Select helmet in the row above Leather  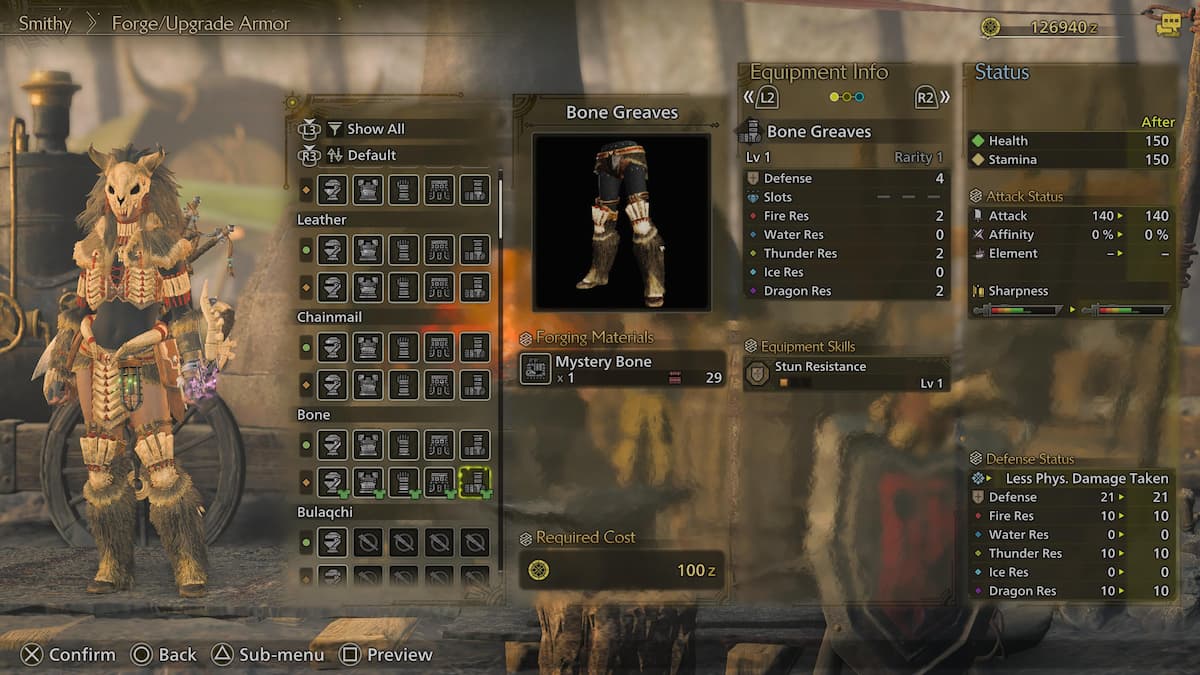point(332,189)
